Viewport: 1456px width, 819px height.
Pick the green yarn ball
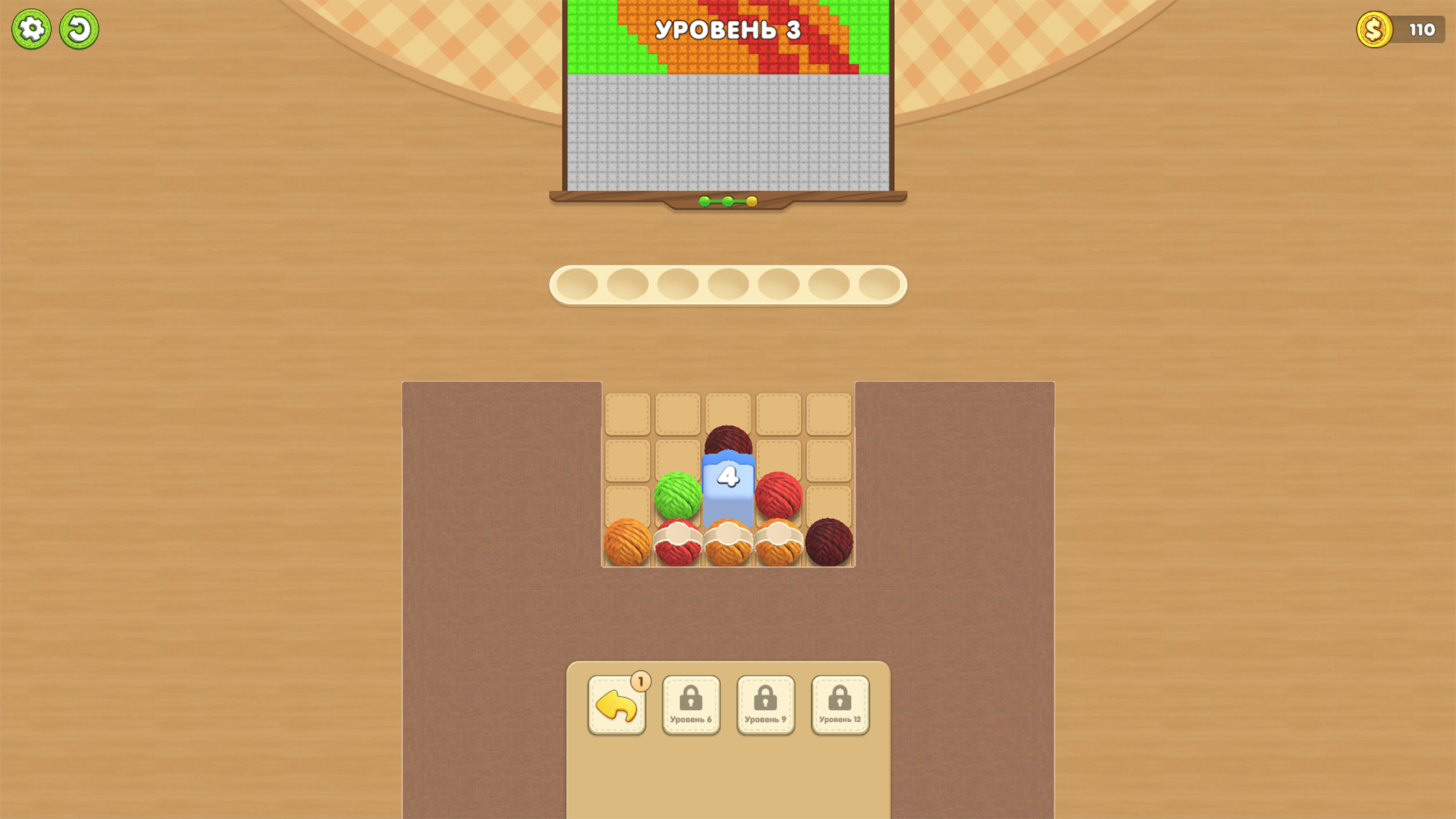tap(677, 493)
